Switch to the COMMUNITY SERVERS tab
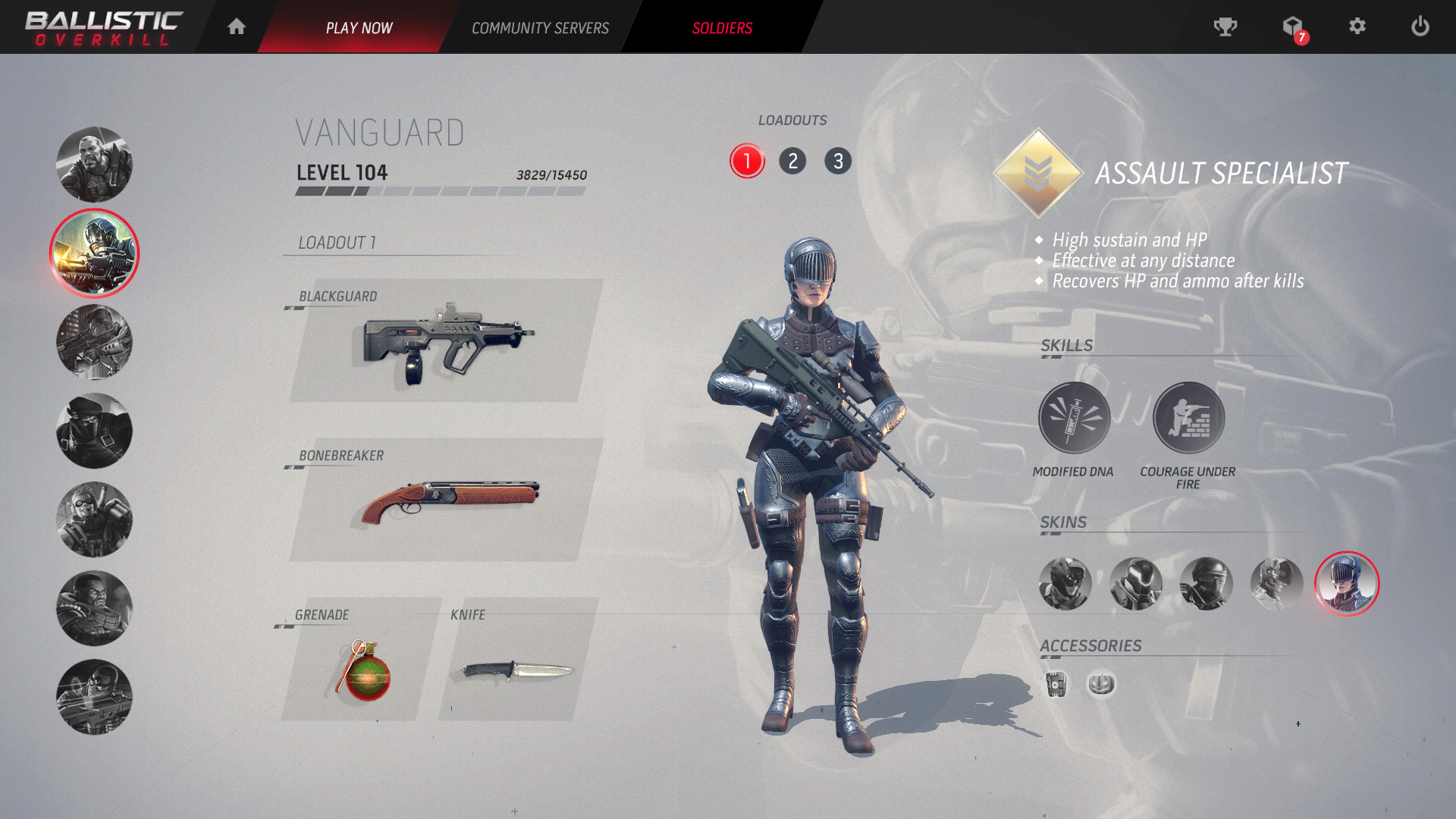 (x=540, y=28)
